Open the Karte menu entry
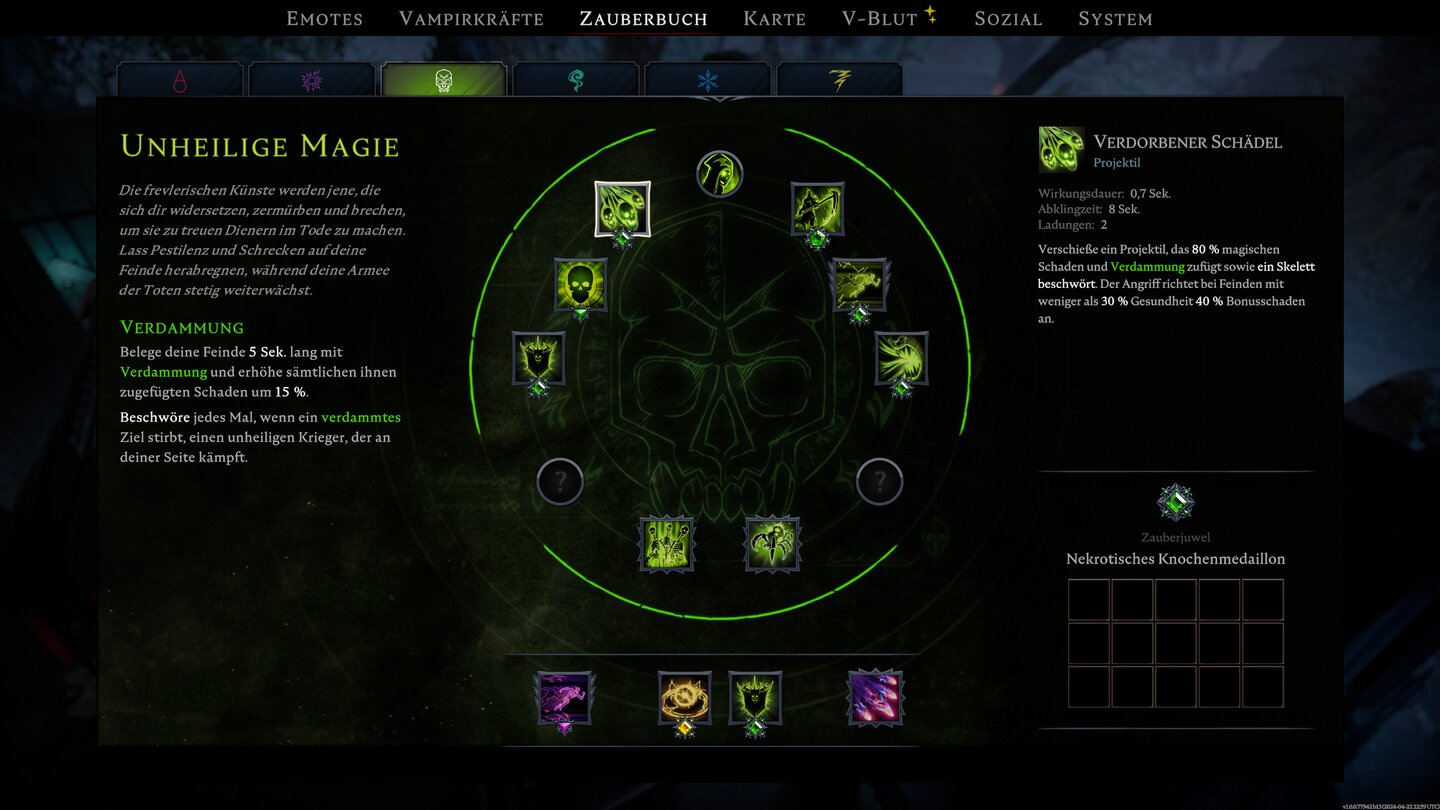This screenshot has width=1440, height=810. pyautogui.click(x=774, y=18)
